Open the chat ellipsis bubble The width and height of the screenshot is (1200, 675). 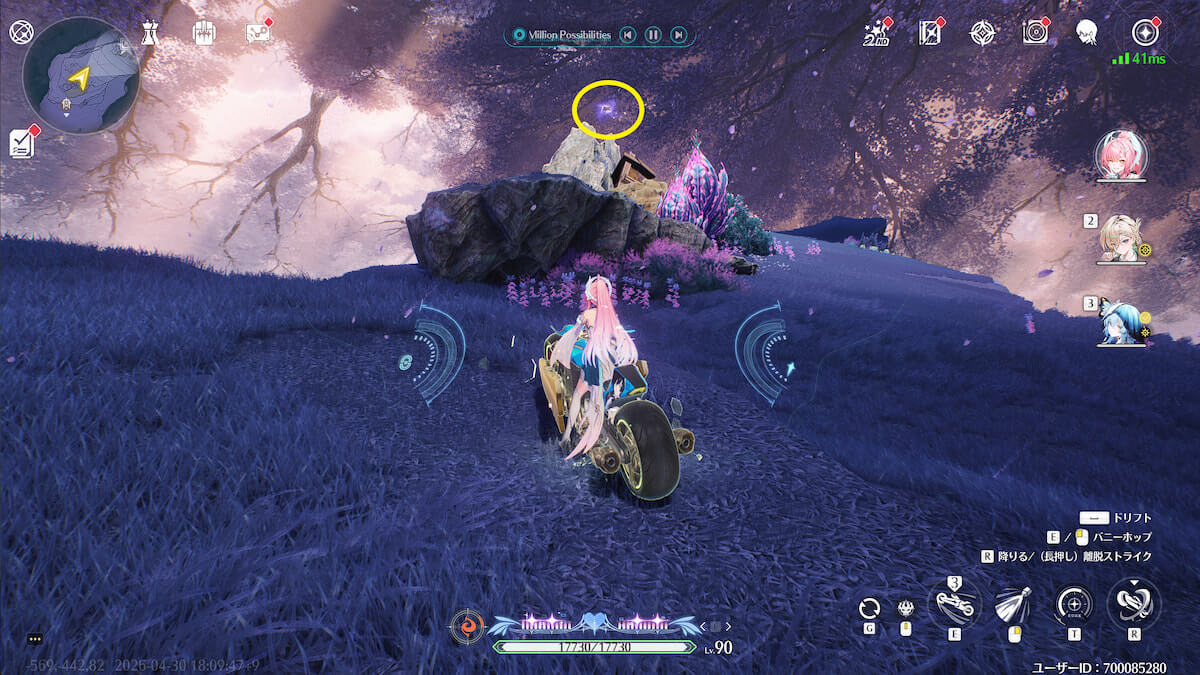[x=35, y=638]
